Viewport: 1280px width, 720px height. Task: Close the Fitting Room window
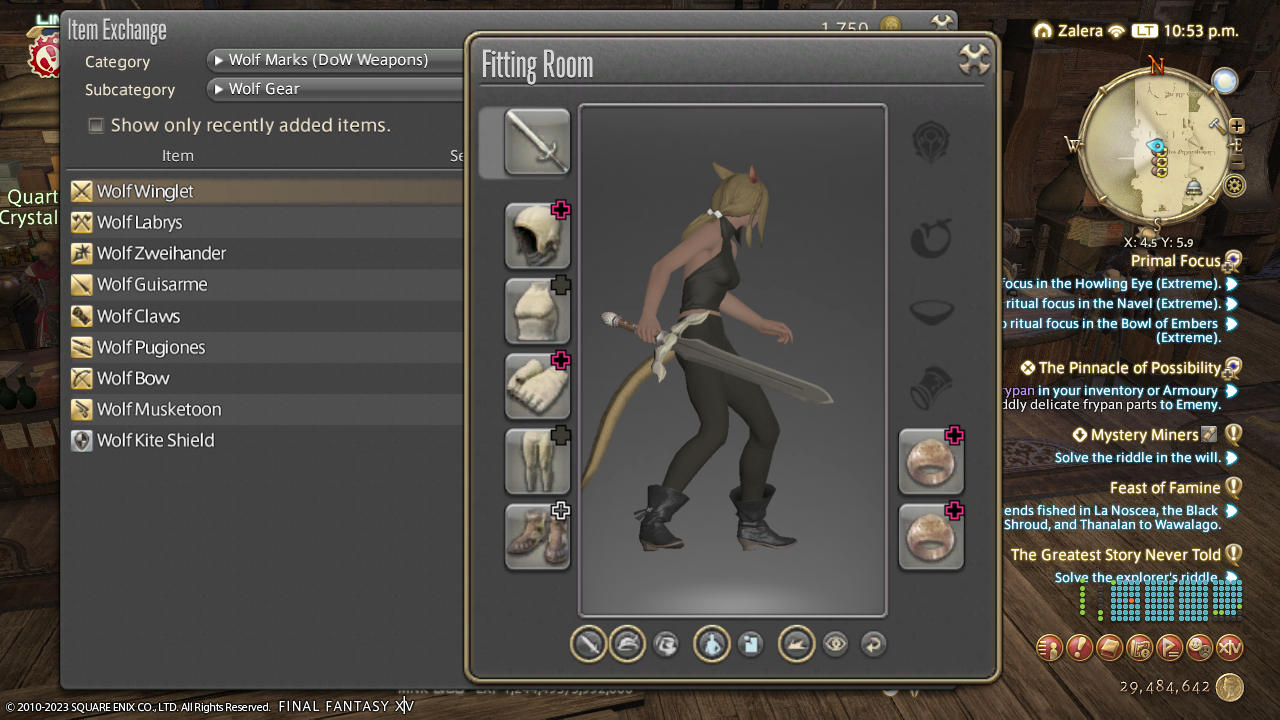[973, 59]
